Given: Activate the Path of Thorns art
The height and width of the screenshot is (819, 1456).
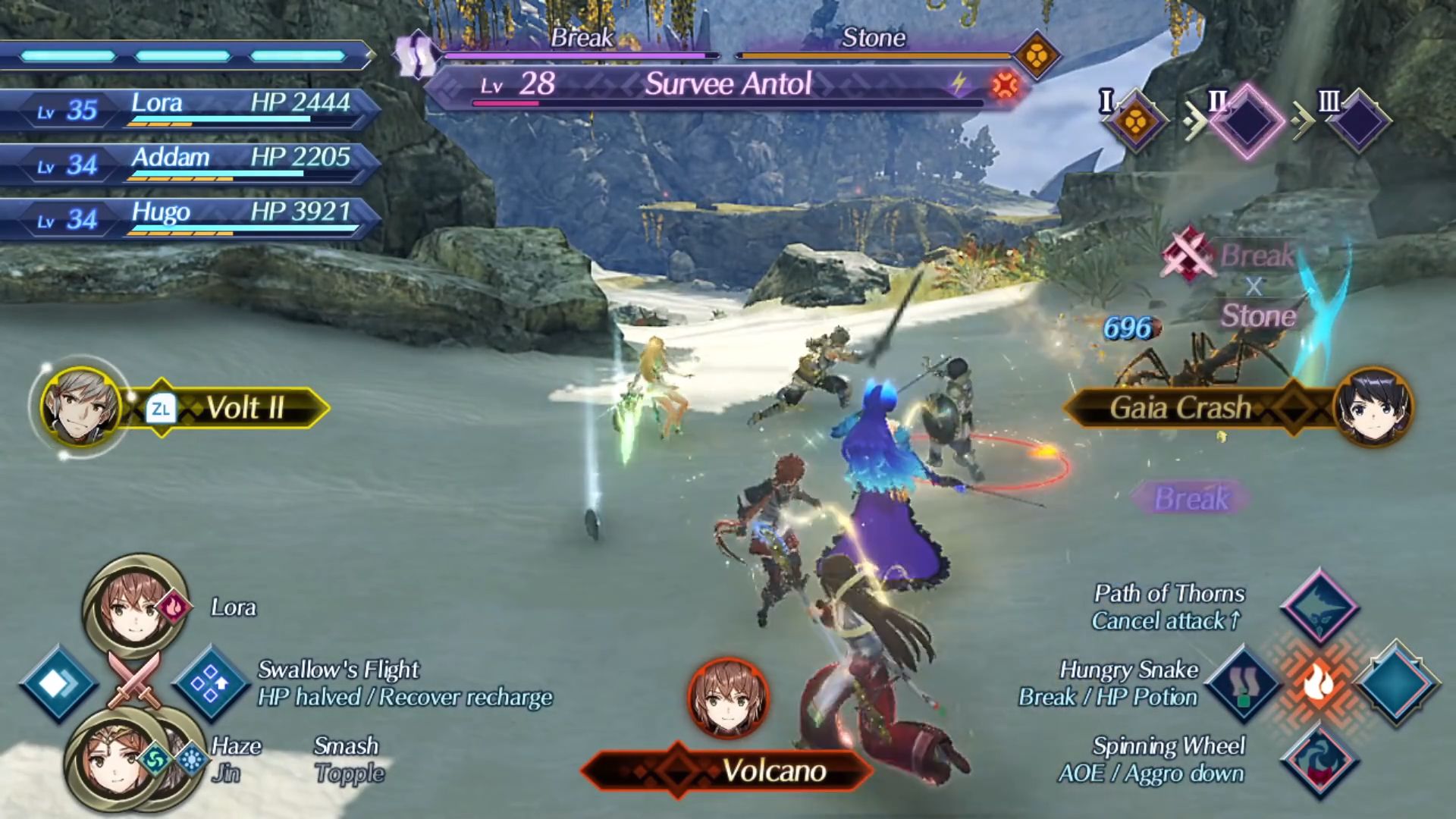Looking at the screenshot, I should 1319,607.
